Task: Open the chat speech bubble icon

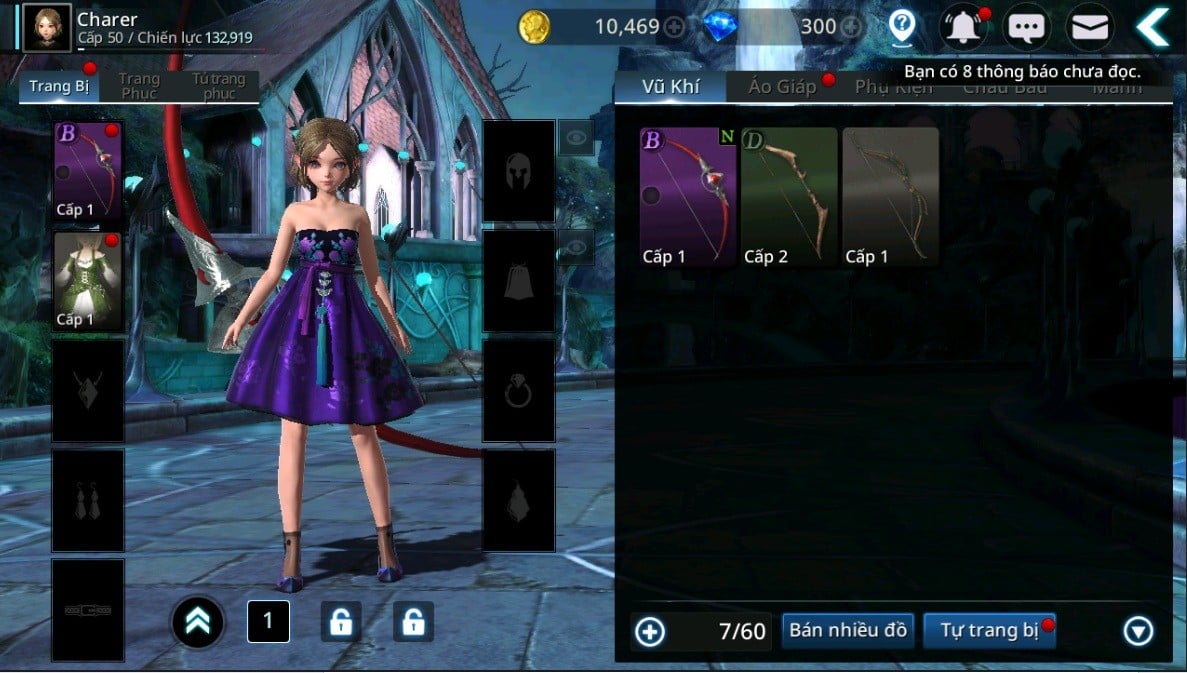Action: [1027, 27]
